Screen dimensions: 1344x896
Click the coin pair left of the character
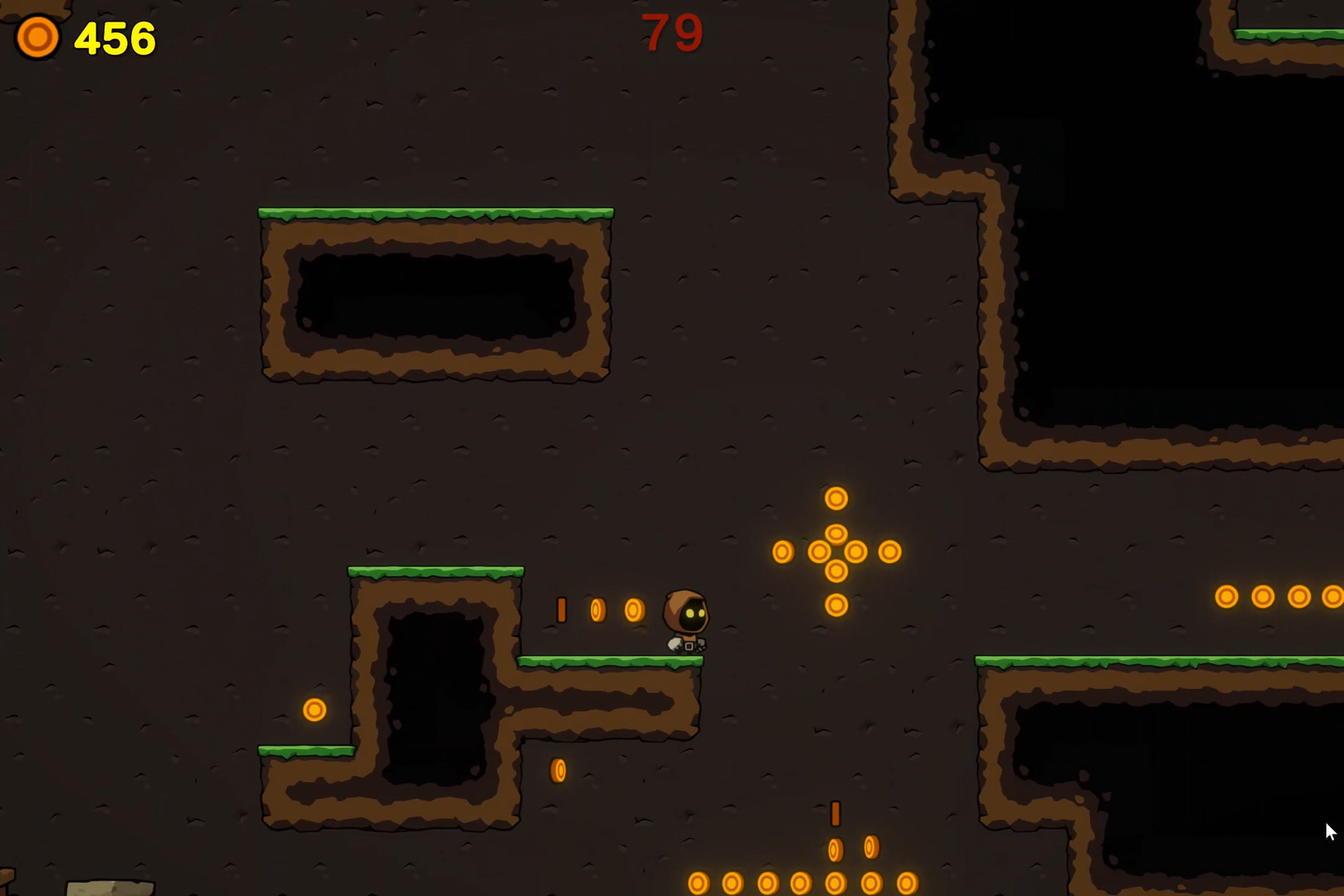click(614, 609)
